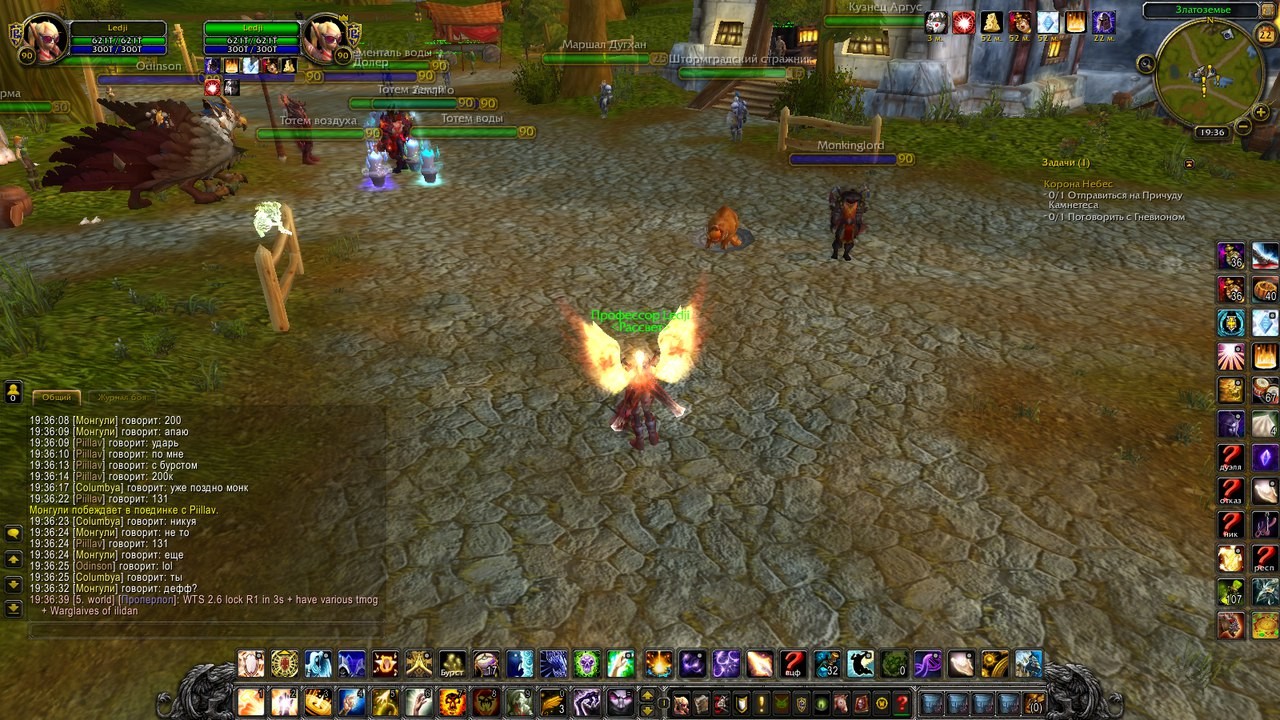The height and width of the screenshot is (720, 1280).
Task: Open the minimap tracking magnifier button
Action: click(1146, 64)
